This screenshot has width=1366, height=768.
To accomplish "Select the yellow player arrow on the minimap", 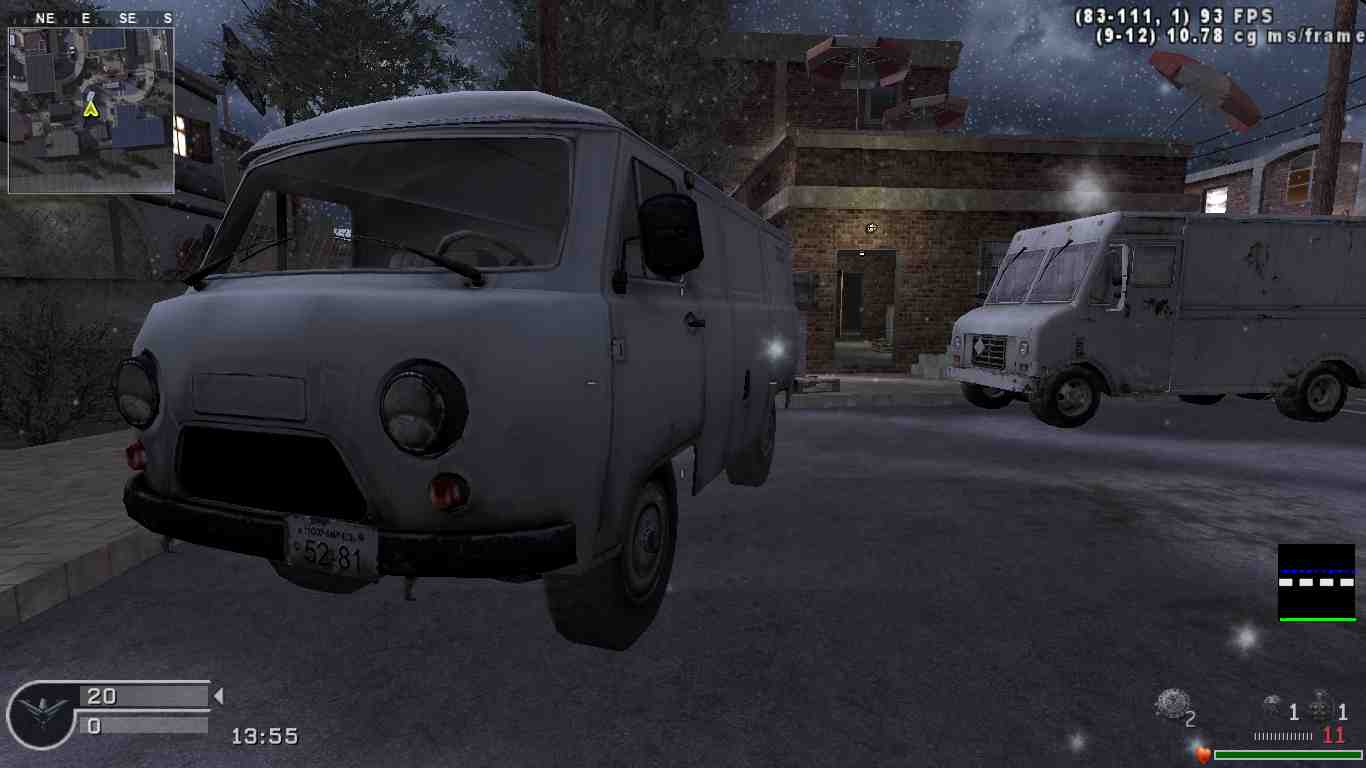I will click(91, 107).
